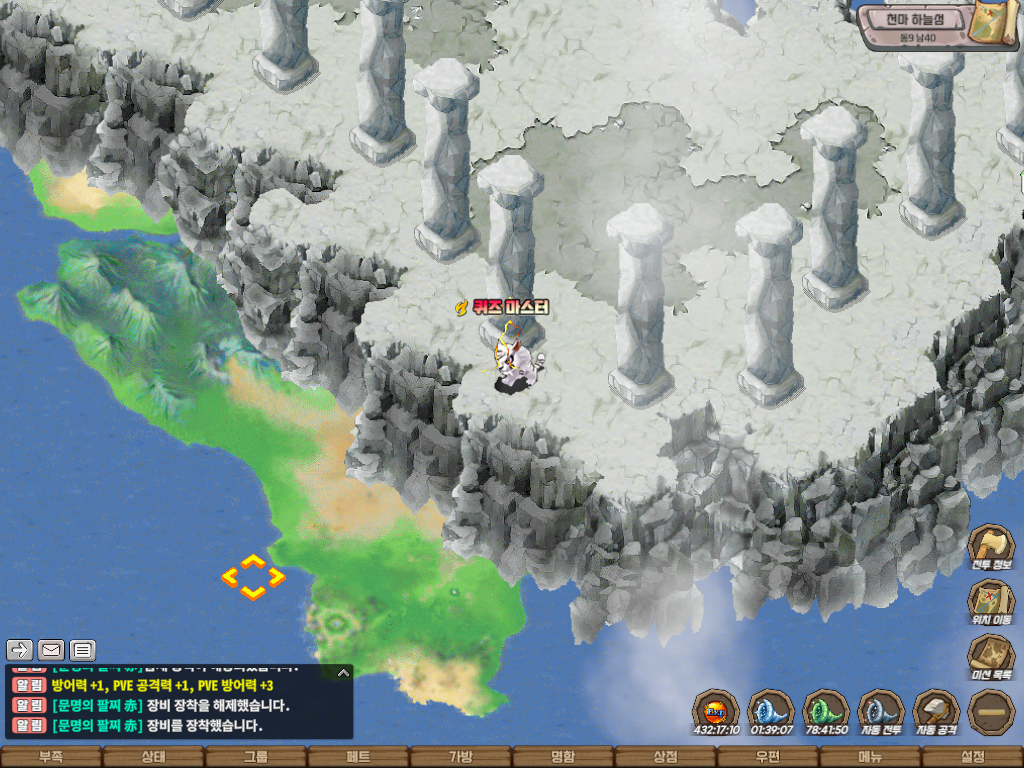The width and height of the screenshot is (1024, 768).
Task: Click the Exp boost timer icon
Action: coord(716,711)
